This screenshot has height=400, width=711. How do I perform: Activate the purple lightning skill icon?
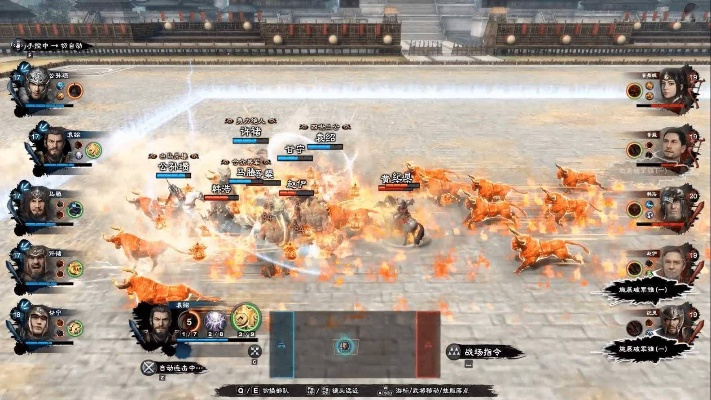(x=215, y=322)
